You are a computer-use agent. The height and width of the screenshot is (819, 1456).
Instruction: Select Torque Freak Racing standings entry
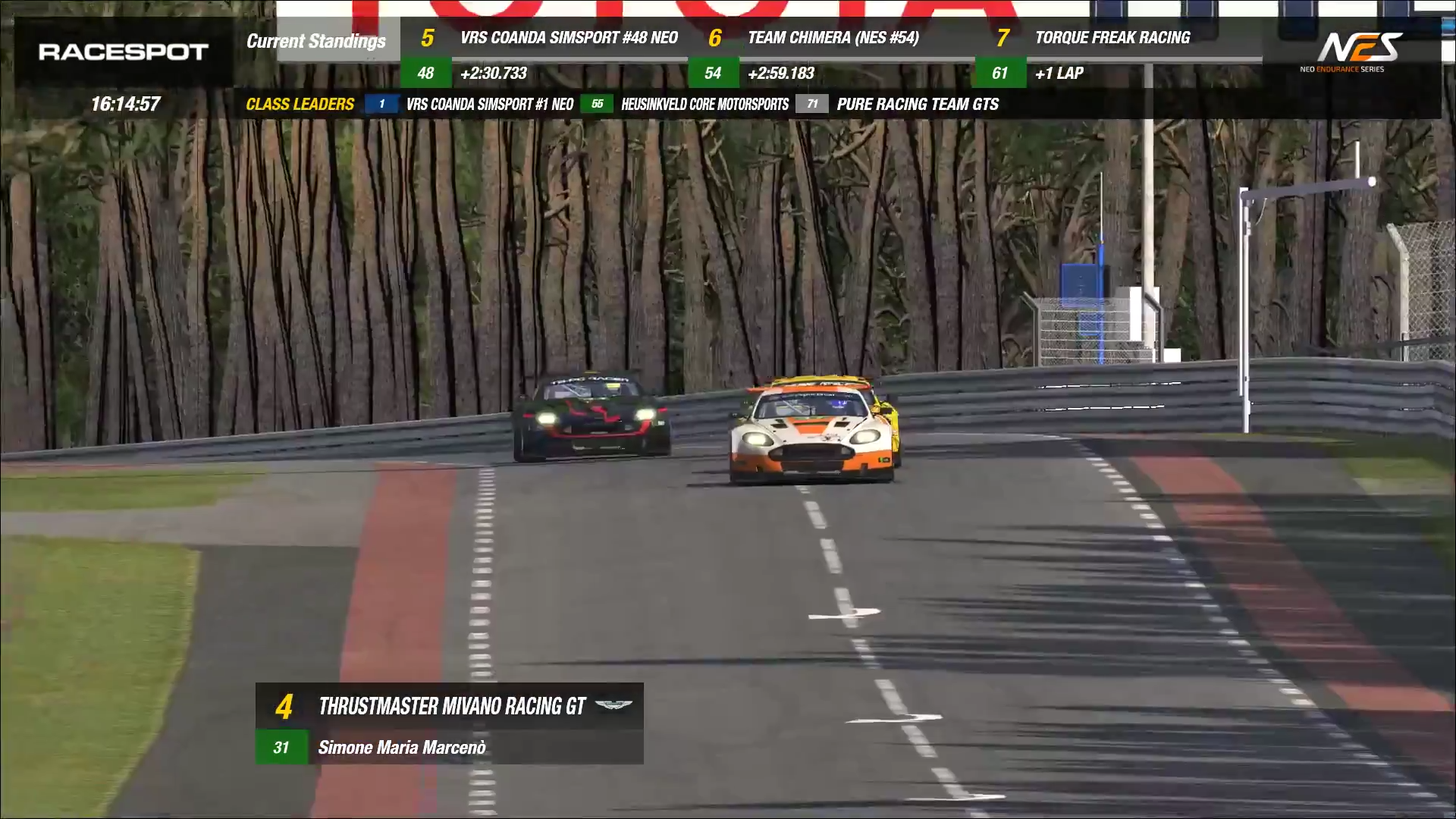1112,38
